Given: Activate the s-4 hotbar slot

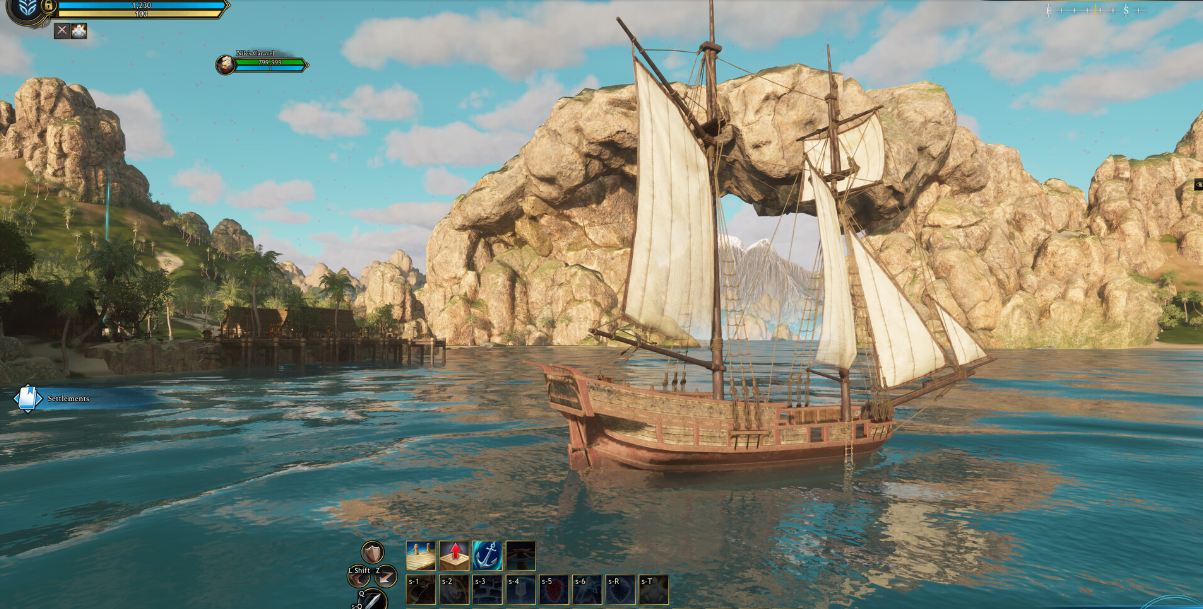Looking at the screenshot, I should tap(520, 589).
